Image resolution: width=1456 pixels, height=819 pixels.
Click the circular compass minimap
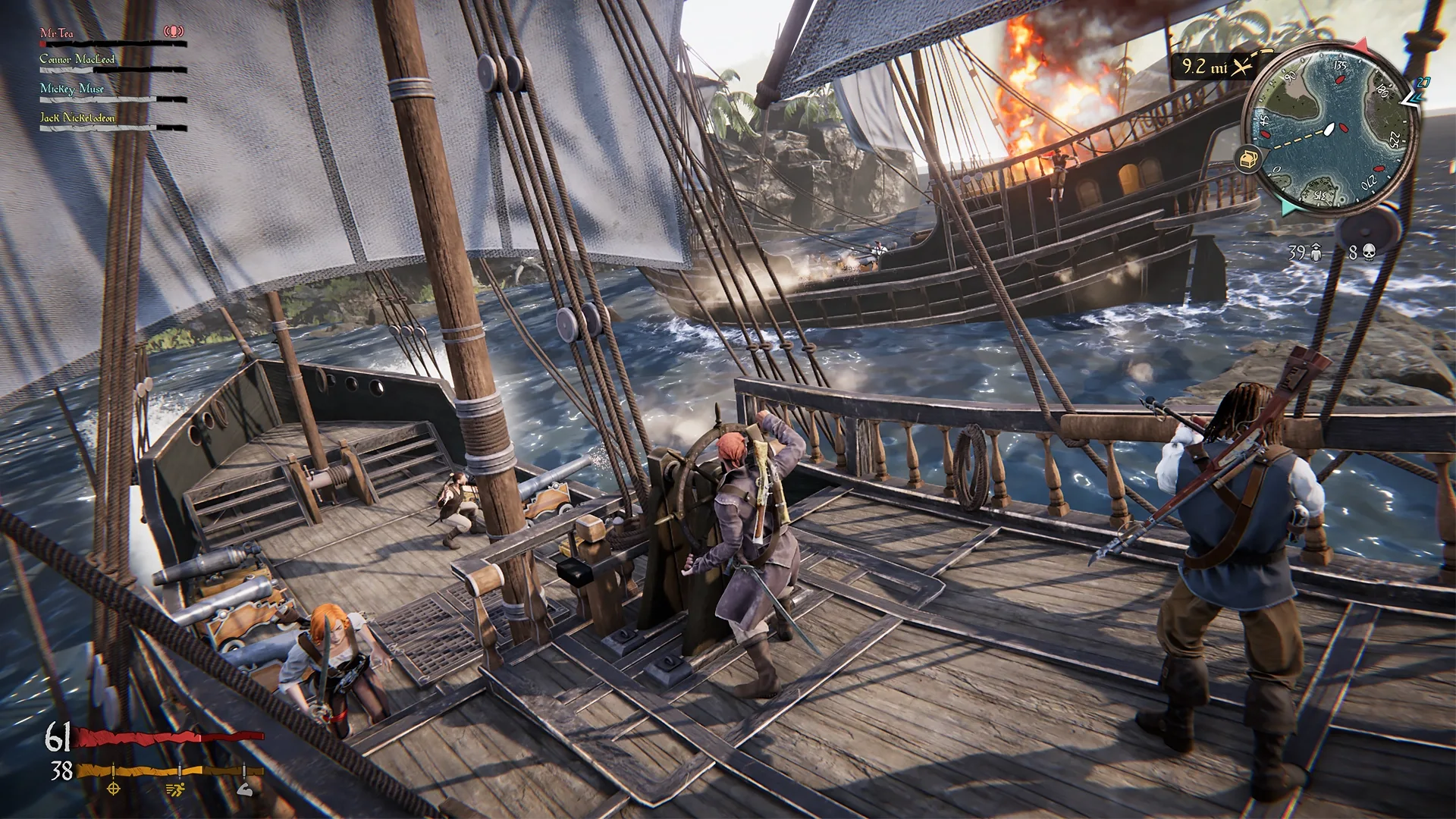[x=1329, y=130]
